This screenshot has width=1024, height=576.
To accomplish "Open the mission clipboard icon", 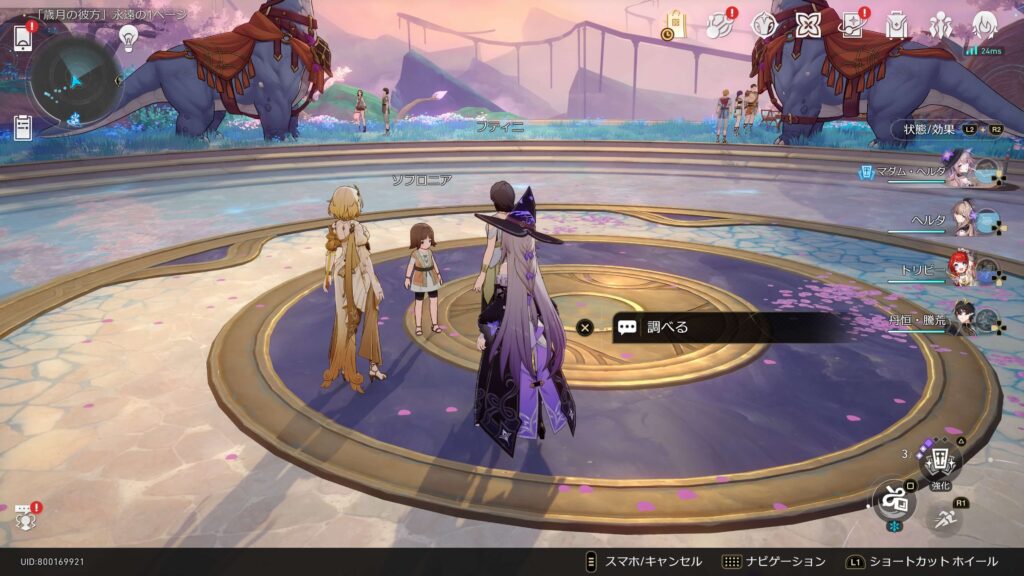I will tap(23, 128).
